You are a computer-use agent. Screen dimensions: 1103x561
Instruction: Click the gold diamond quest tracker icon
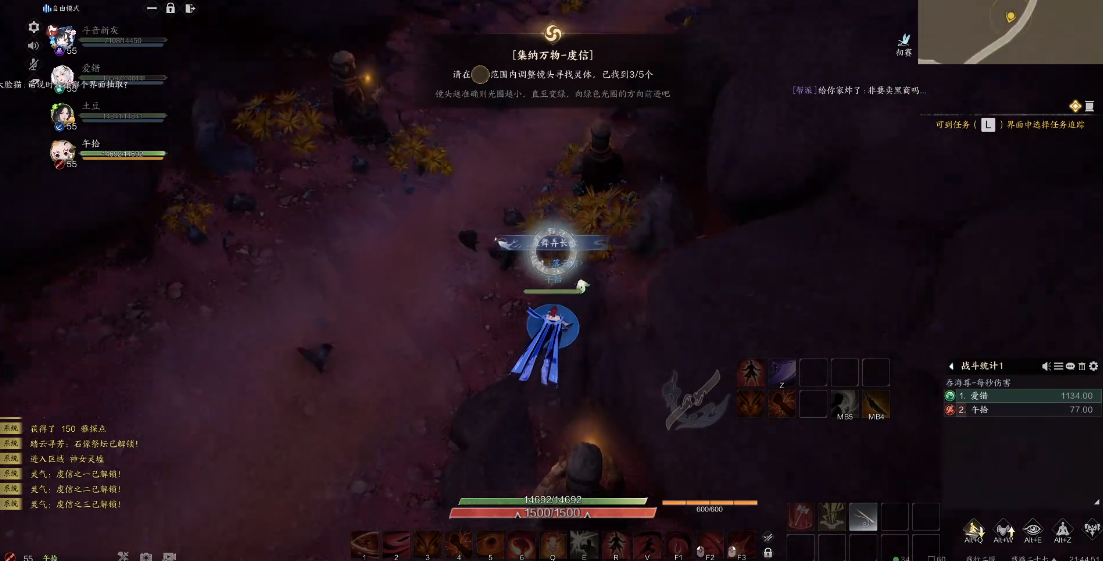click(x=1076, y=106)
